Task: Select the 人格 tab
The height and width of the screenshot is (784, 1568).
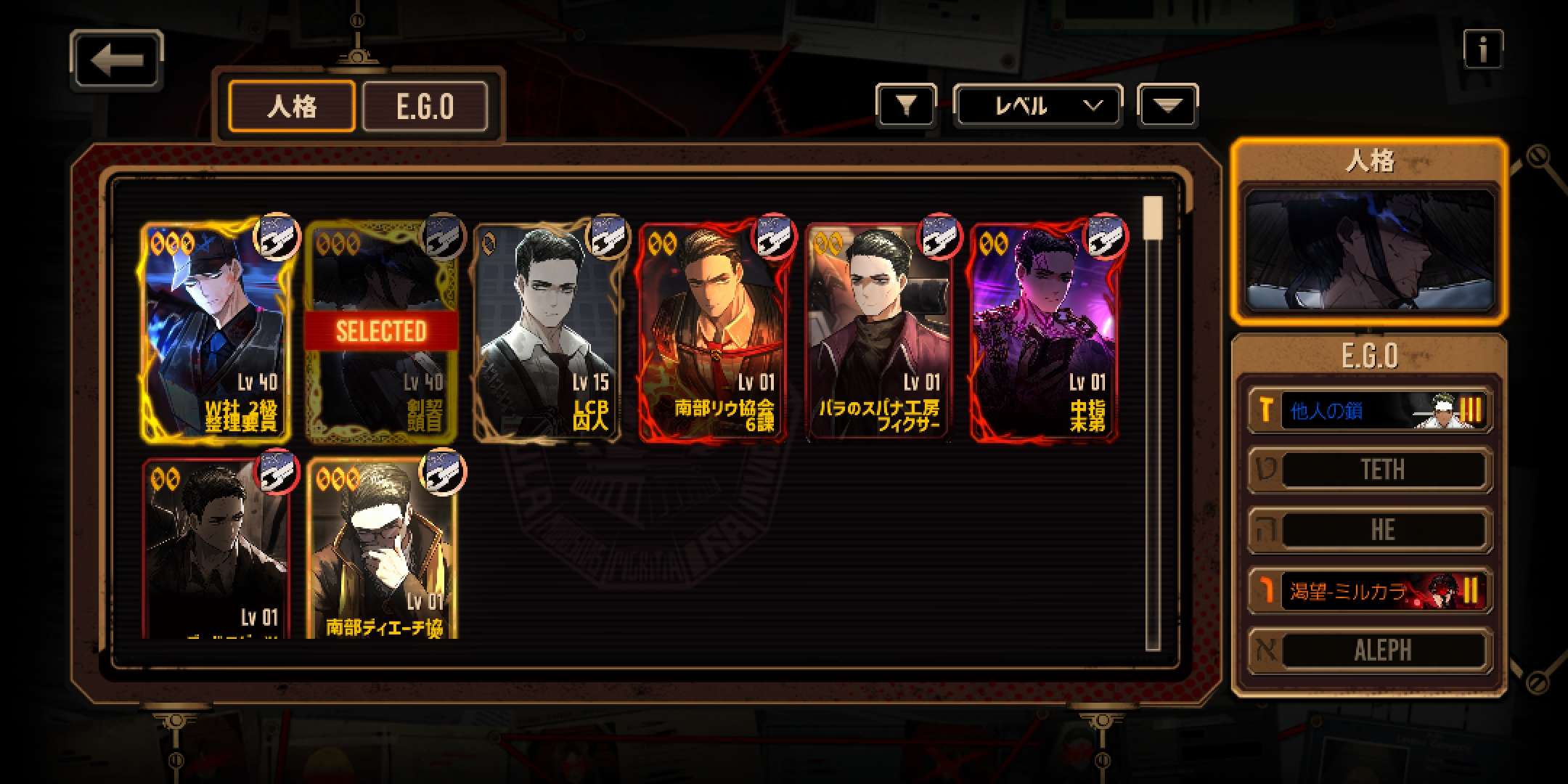Action: pos(292,107)
